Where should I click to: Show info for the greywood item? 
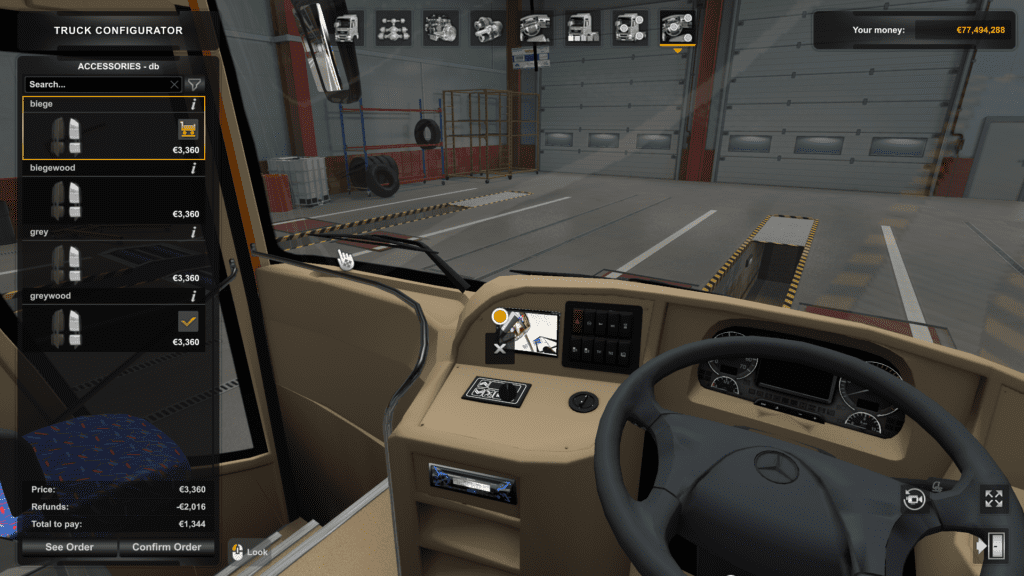(x=193, y=297)
